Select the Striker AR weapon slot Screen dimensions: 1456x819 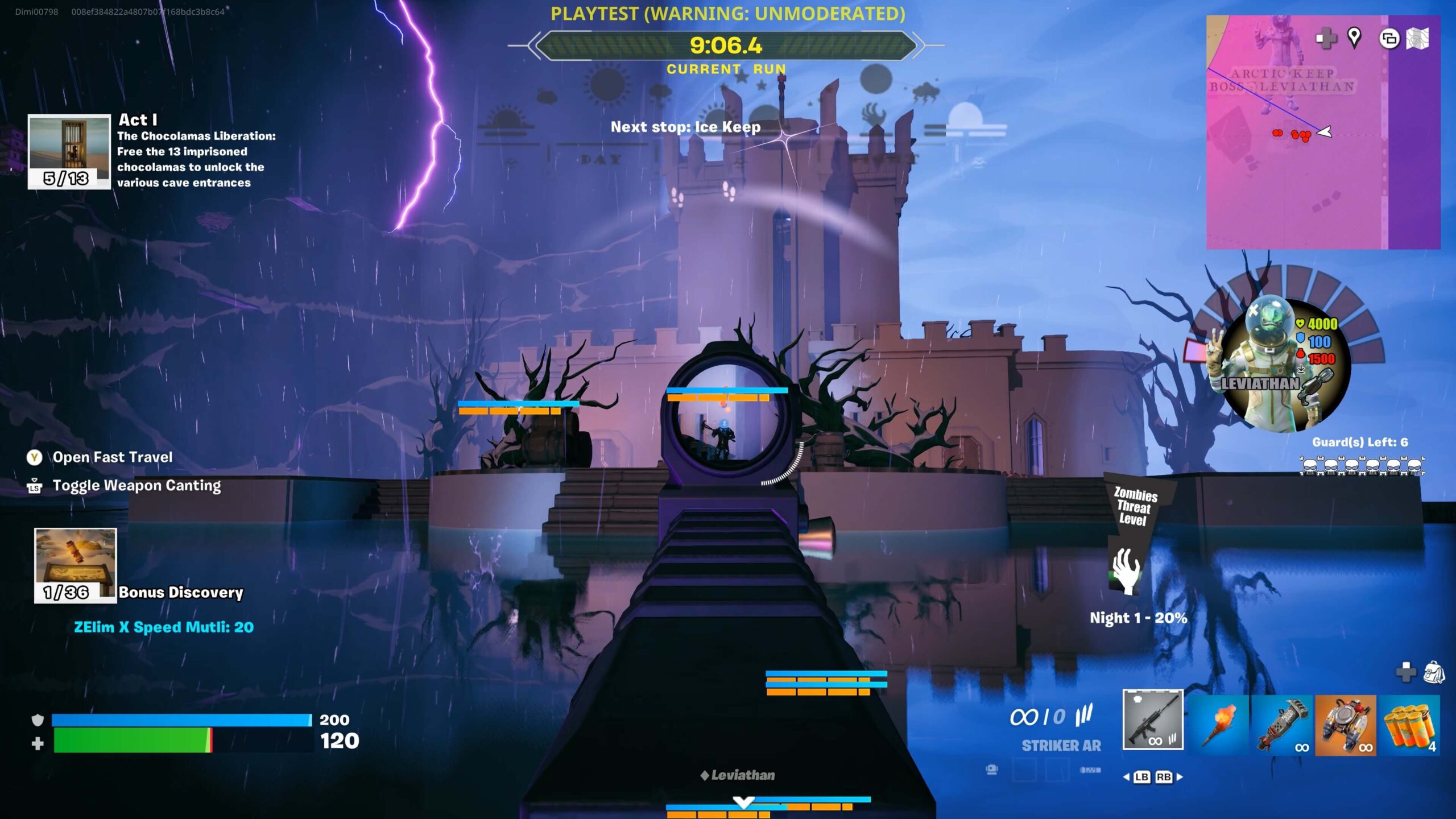[x=1152, y=719]
